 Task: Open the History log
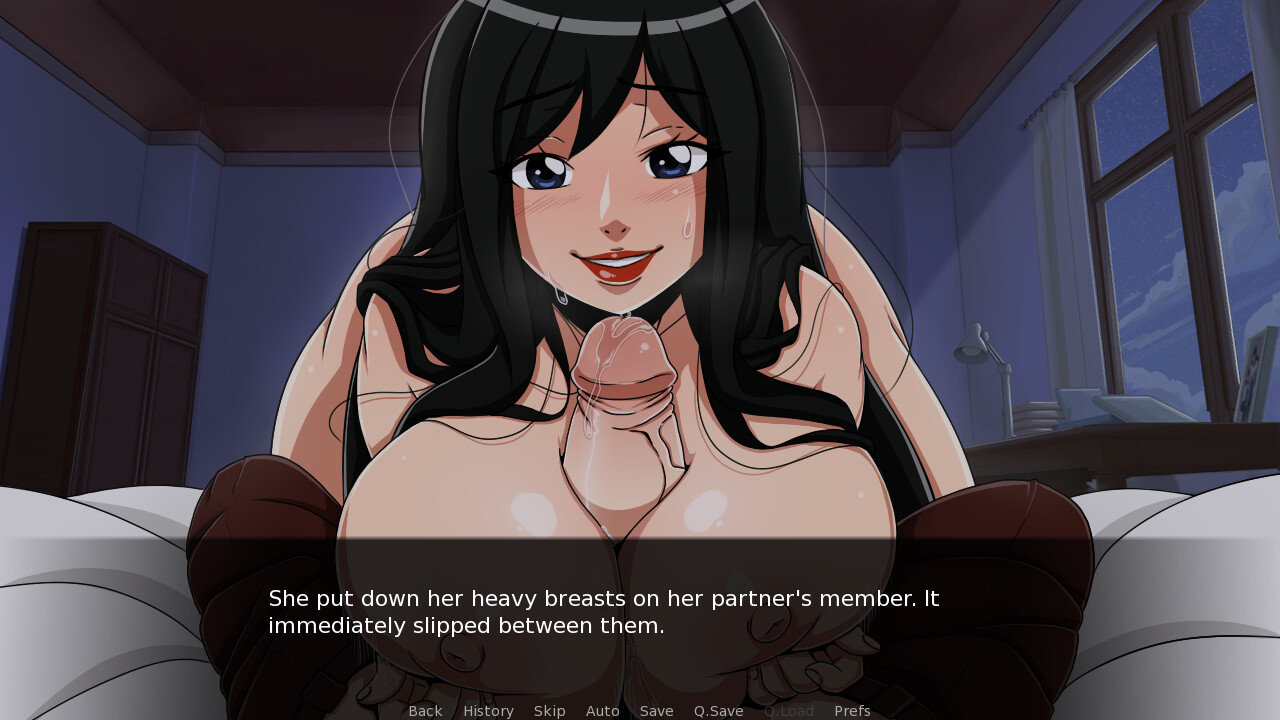point(488,711)
